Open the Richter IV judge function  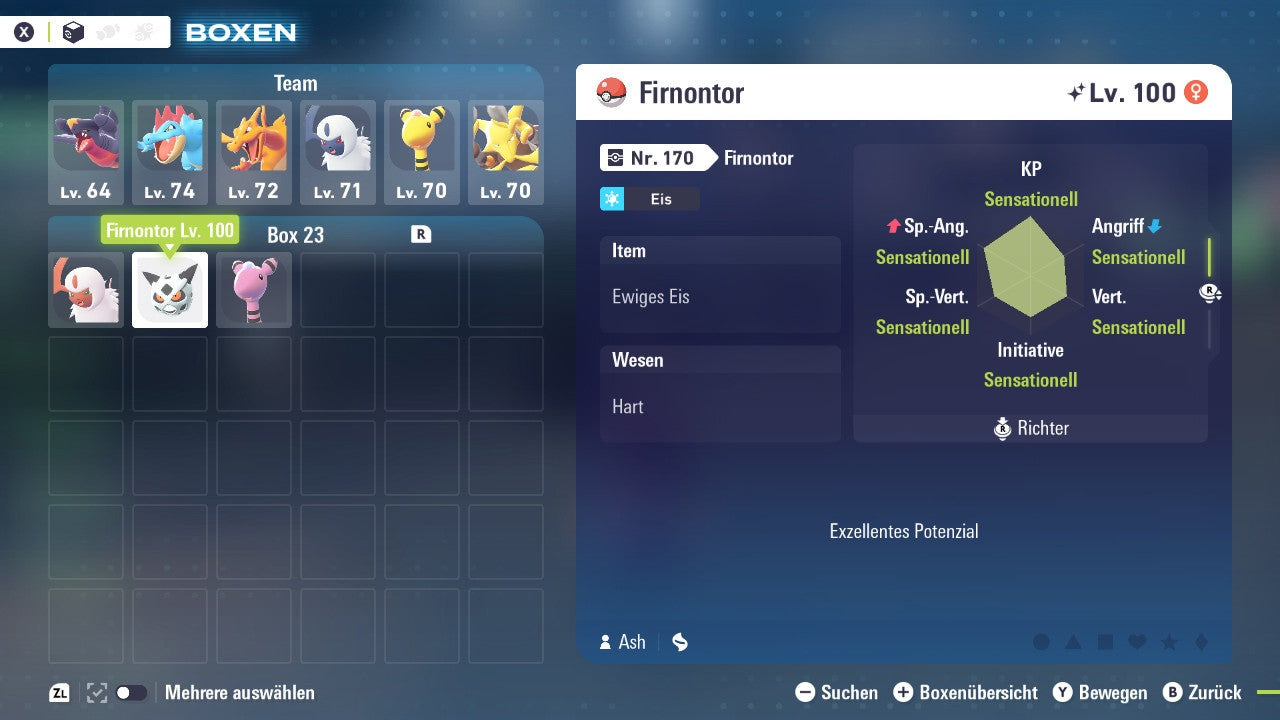pyautogui.click(x=1030, y=428)
